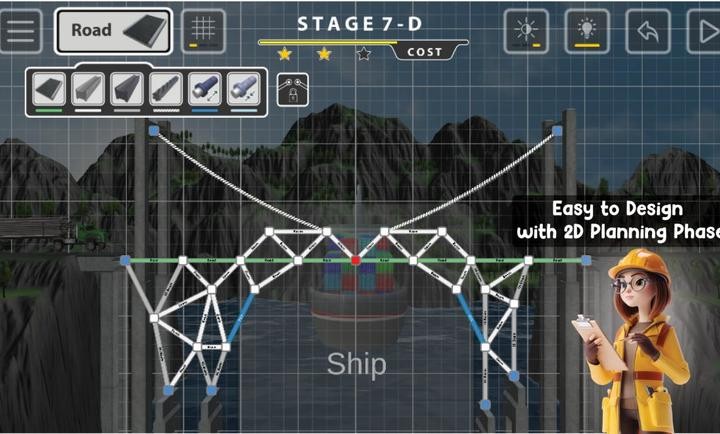Toggle the sun brightness button
The height and width of the screenshot is (434, 720).
point(526,31)
